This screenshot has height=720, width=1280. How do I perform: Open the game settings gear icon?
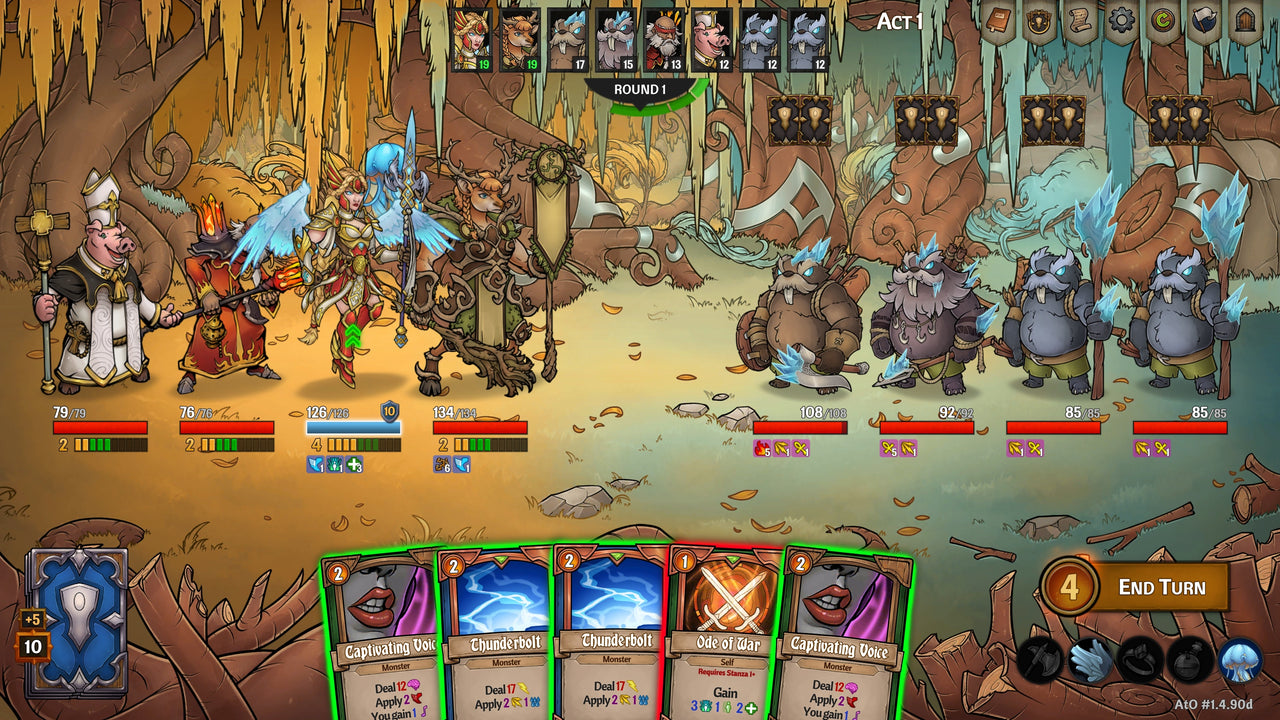1120,20
